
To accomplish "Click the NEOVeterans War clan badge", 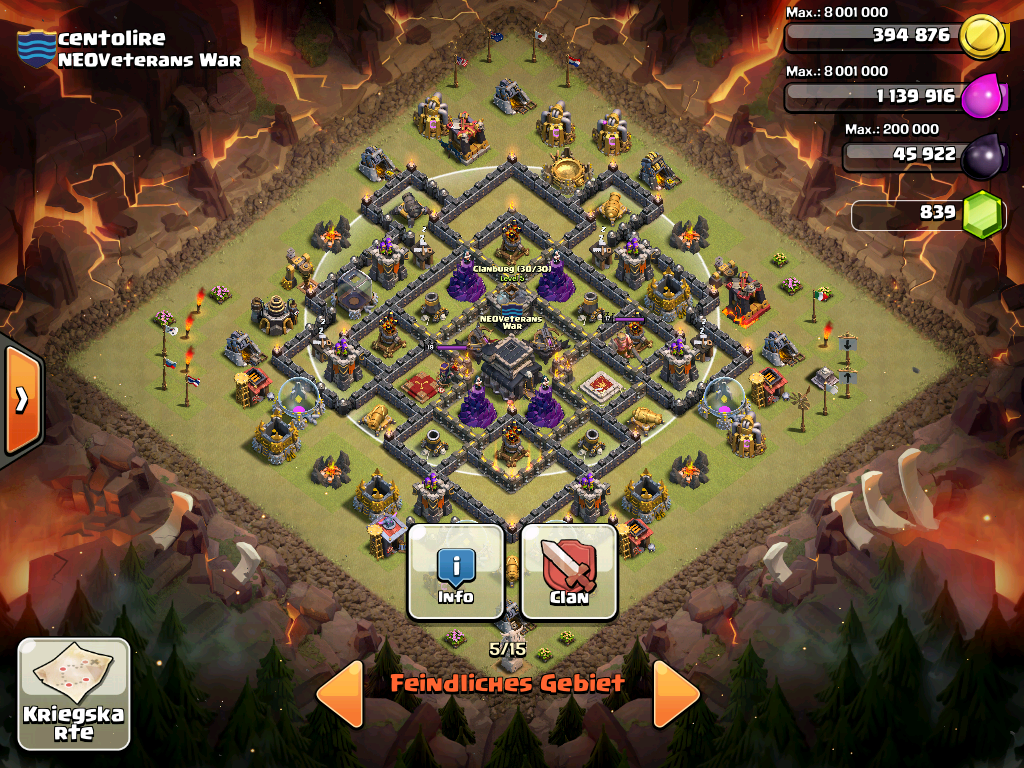I will (36, 49).
